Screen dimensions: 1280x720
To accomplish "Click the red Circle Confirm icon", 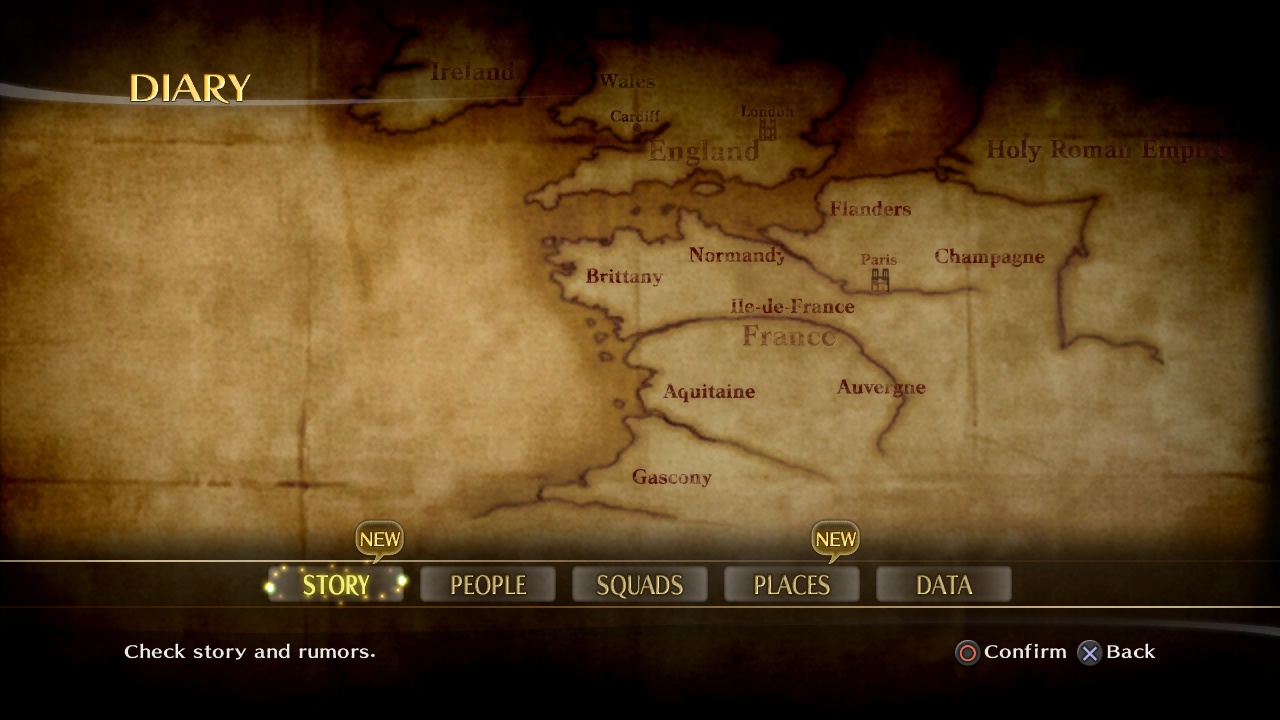I will [x=966, y=653].
